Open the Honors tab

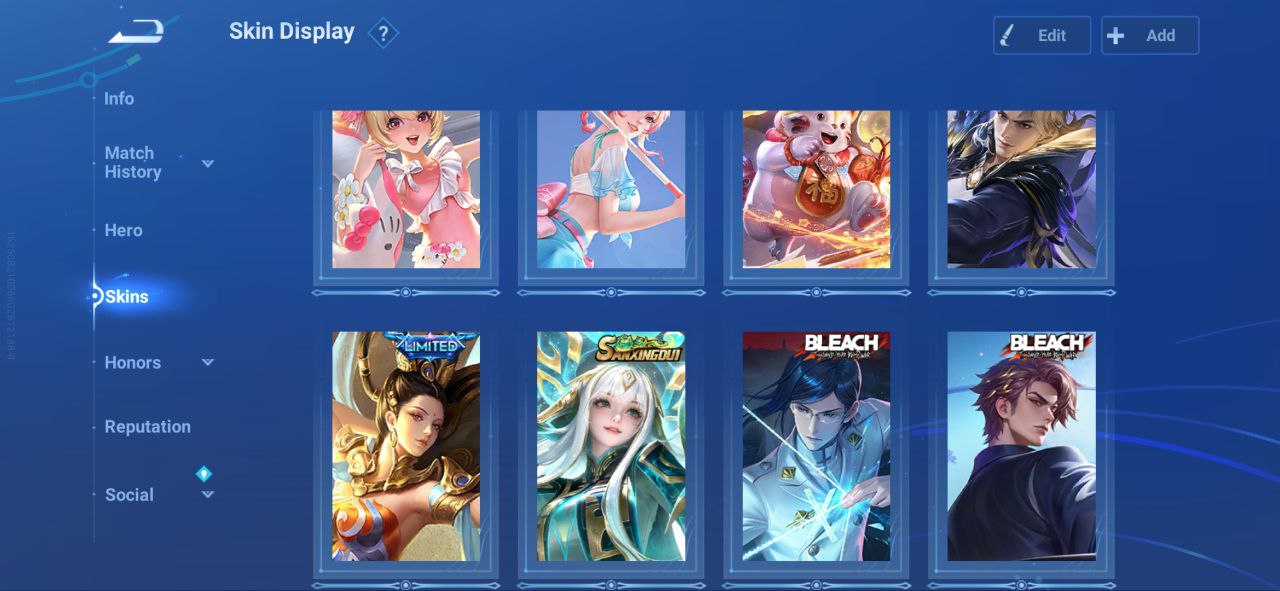(x=133, y=362)
